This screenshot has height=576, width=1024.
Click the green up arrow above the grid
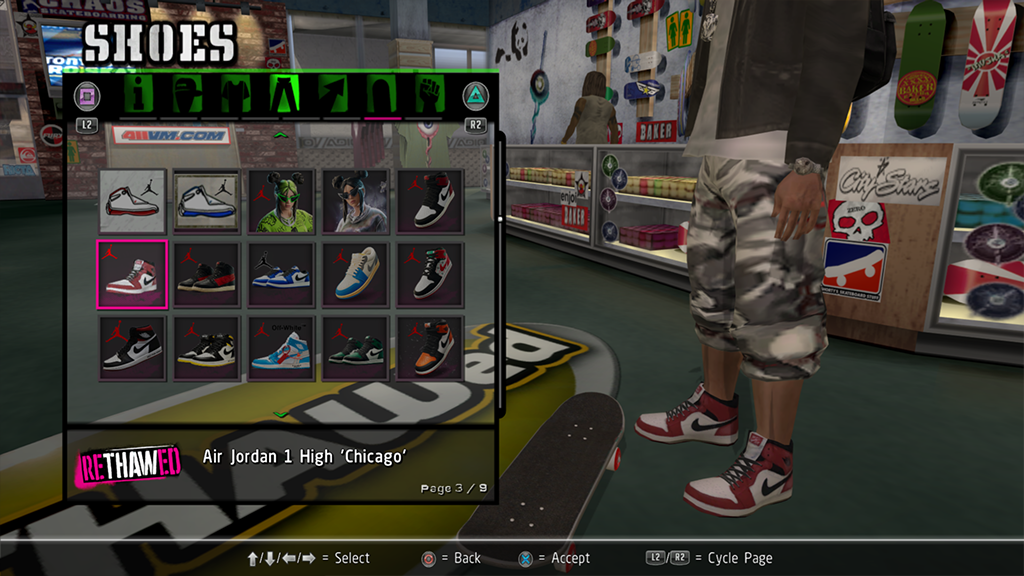coord(280,134)
